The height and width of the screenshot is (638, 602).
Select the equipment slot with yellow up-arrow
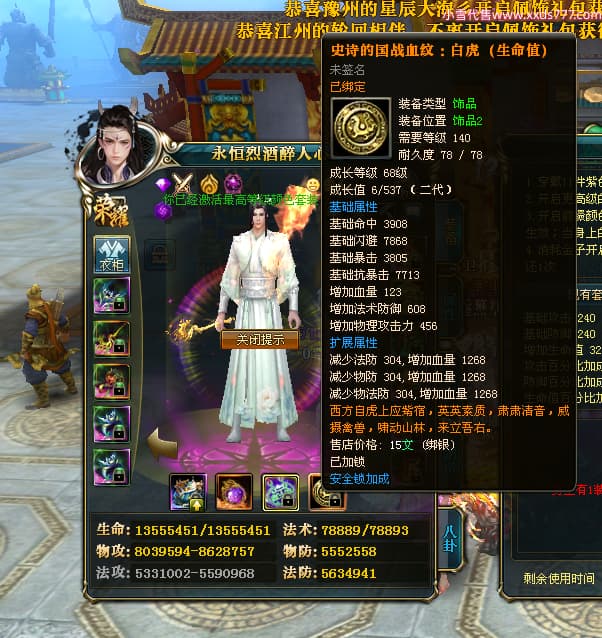tap(188, 491)
